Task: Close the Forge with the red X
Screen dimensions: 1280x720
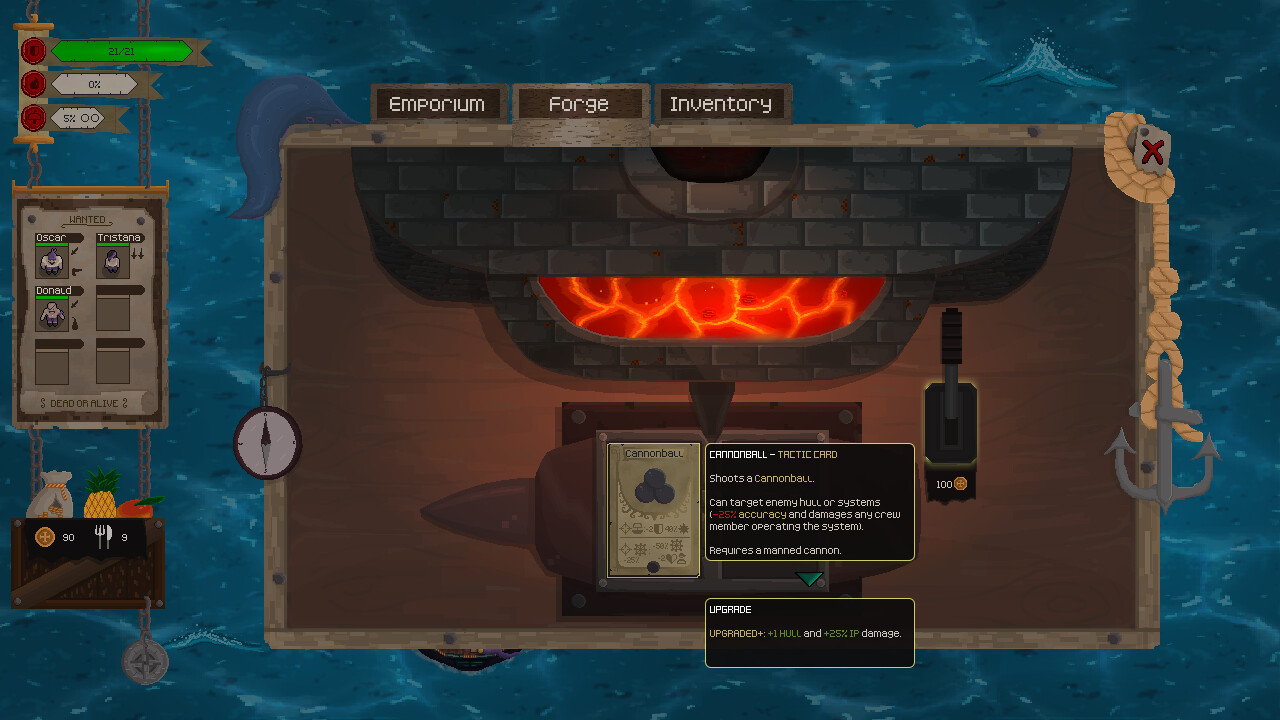Action: tap(1152, 152)
